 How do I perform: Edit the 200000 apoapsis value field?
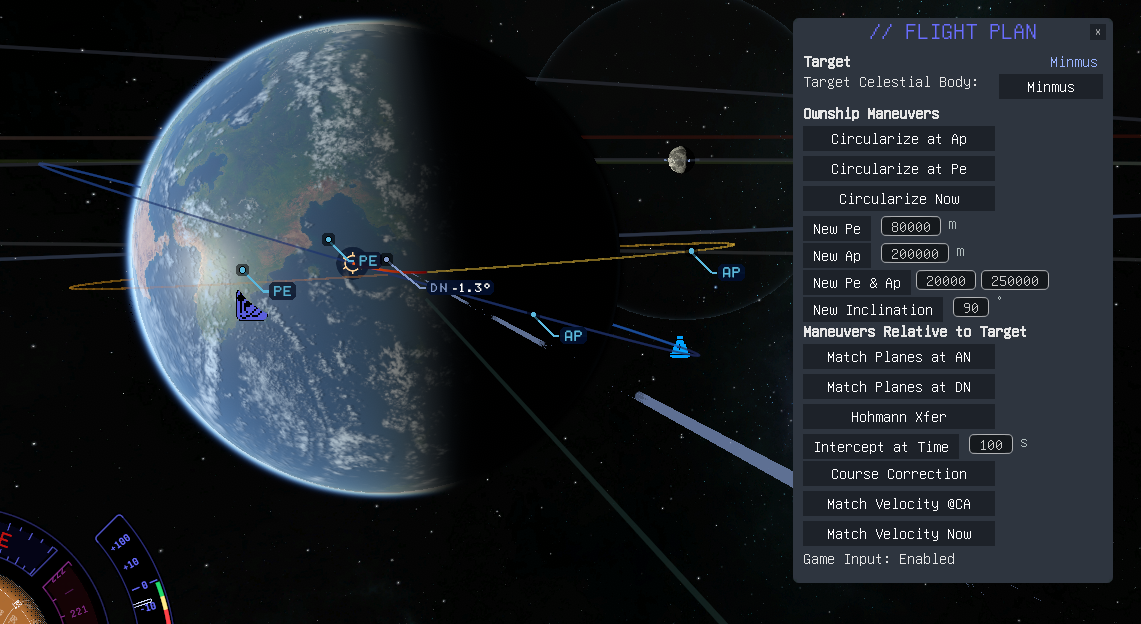(914, 254)
